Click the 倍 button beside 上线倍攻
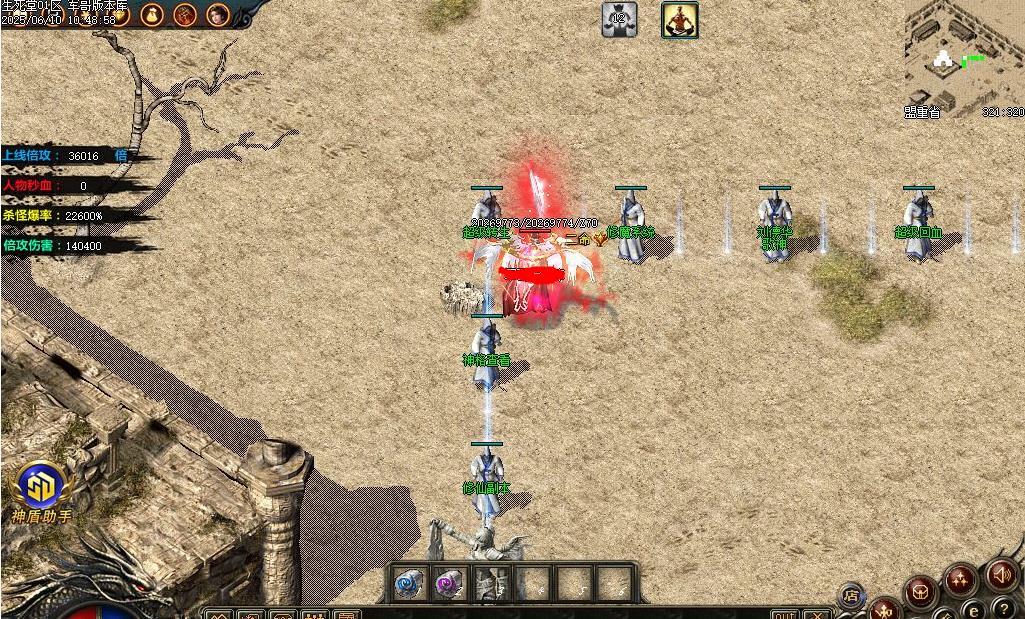The width and height of the screenshot is (1025, 619). tap(121, 156)
